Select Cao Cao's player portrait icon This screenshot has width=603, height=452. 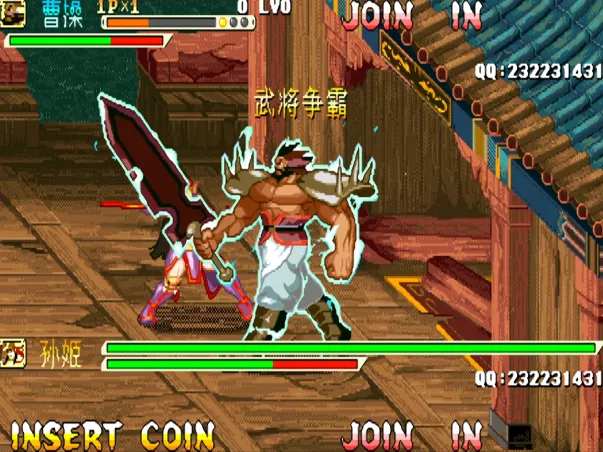(15, 12)
